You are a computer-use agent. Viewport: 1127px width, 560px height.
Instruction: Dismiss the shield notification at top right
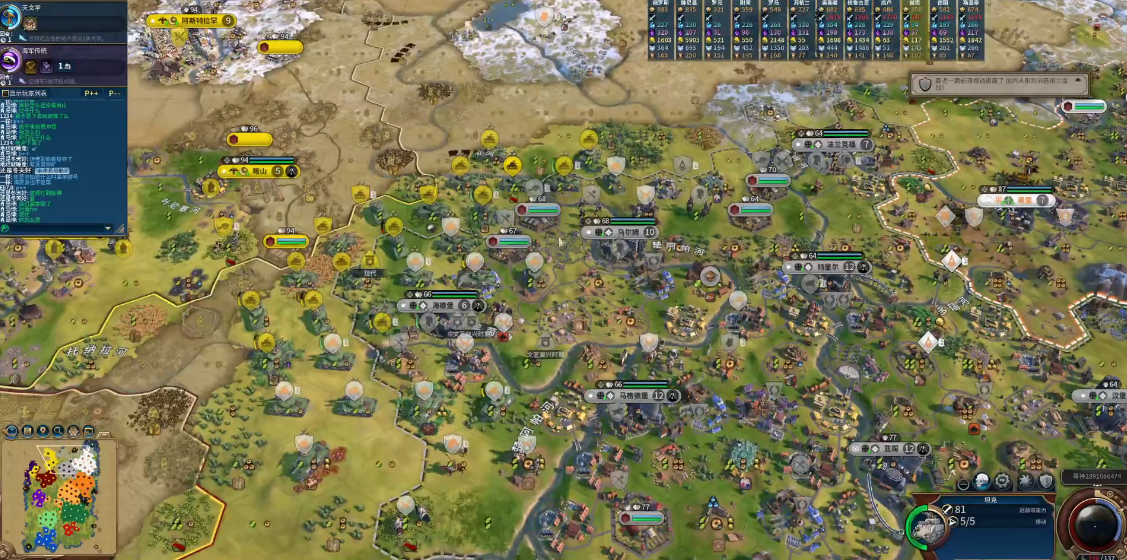pos(926,85)
